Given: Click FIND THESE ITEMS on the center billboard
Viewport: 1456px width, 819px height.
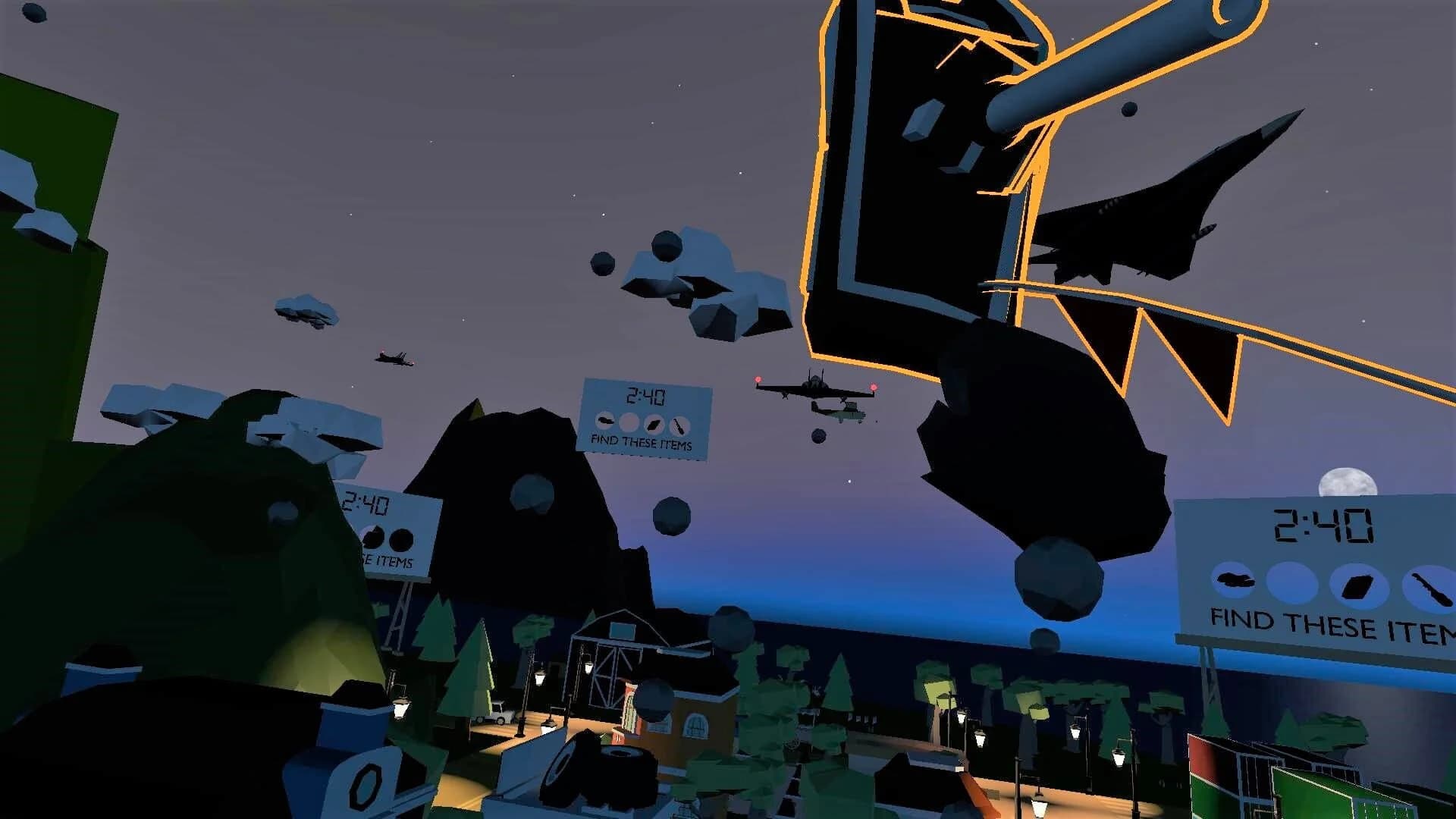Looking at the screenshot, I should click(642, 443).
